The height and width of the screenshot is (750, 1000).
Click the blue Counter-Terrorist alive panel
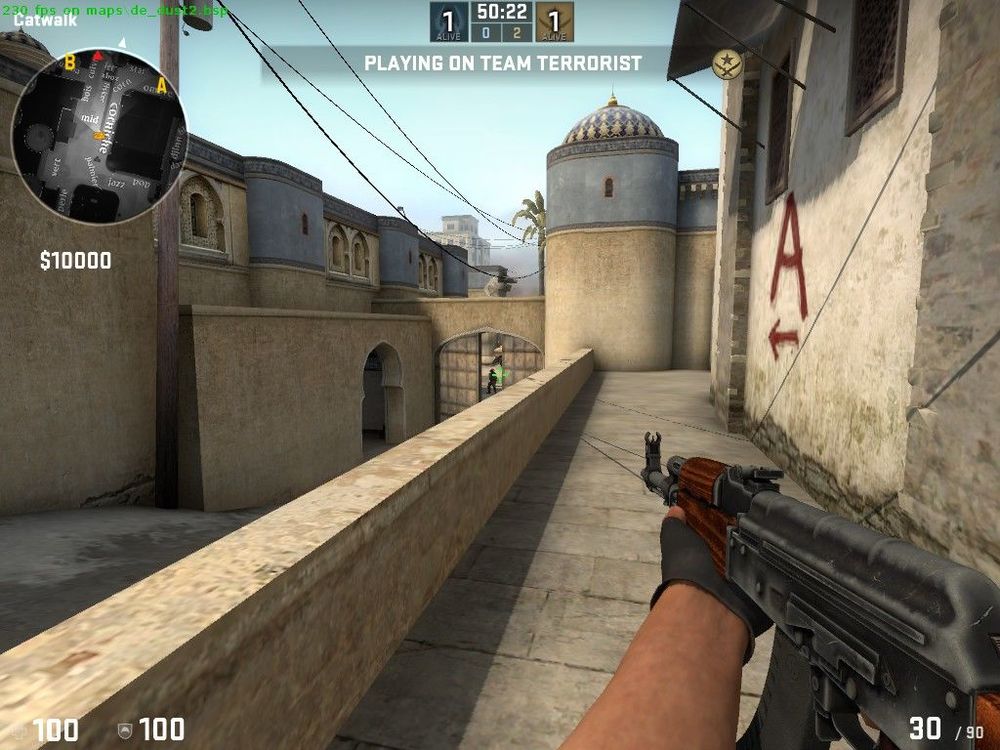pos(449,22)
